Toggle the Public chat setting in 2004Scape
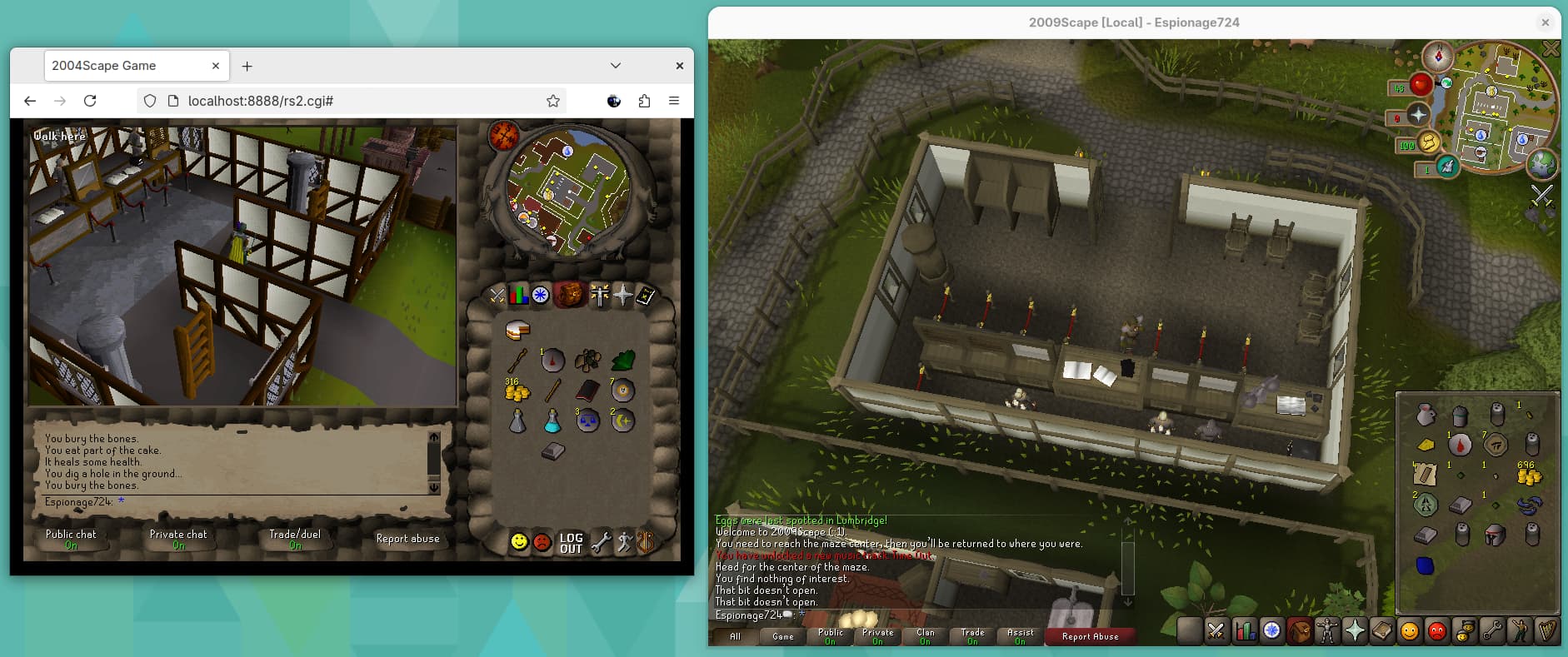 tap(71, 539)
